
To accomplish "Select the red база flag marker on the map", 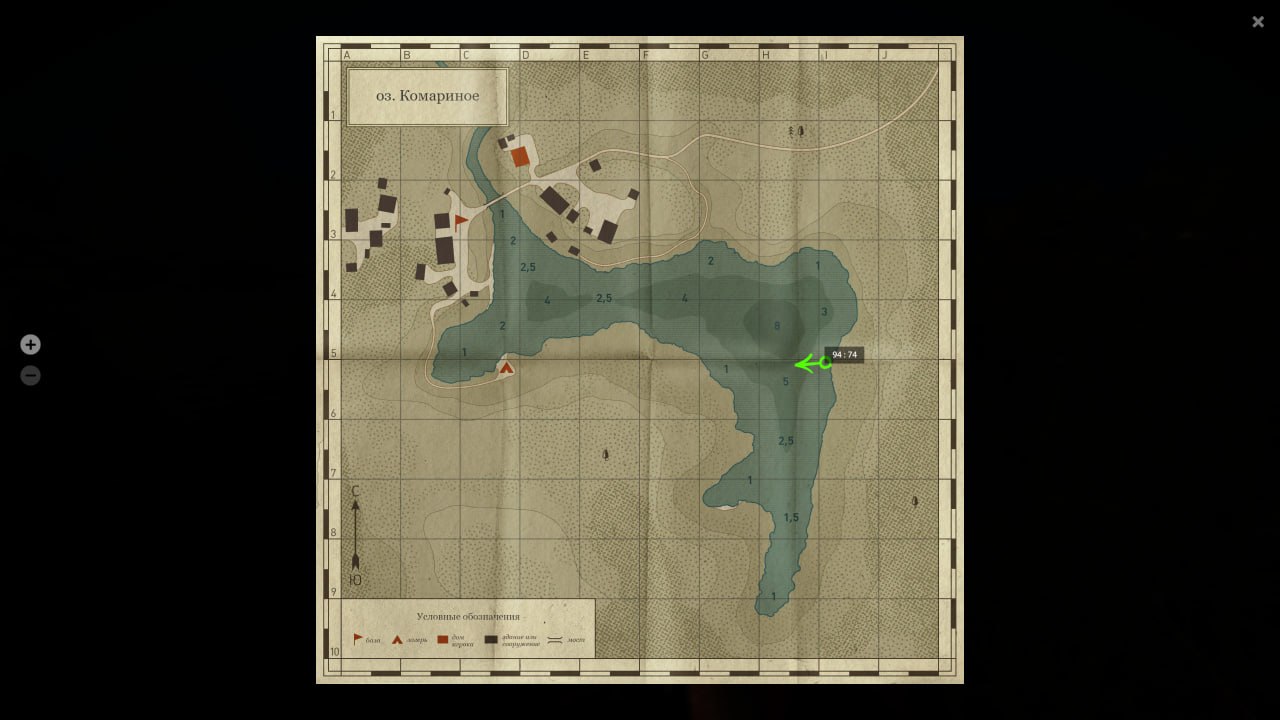I will (459, 219).
